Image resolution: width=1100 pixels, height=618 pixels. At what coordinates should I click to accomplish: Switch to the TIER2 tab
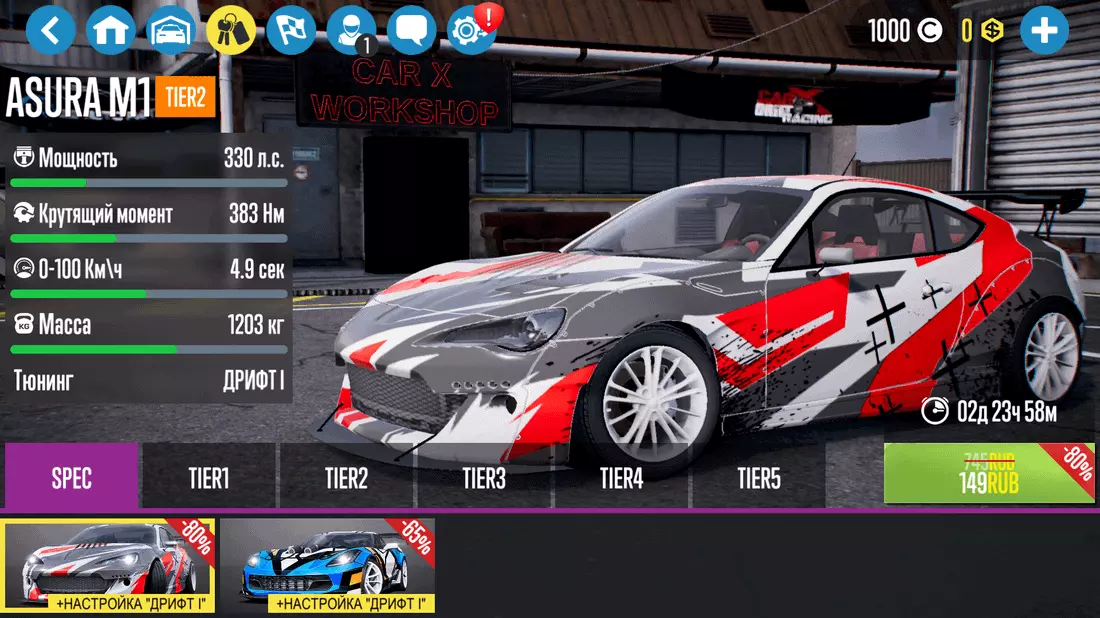[346, 478]
